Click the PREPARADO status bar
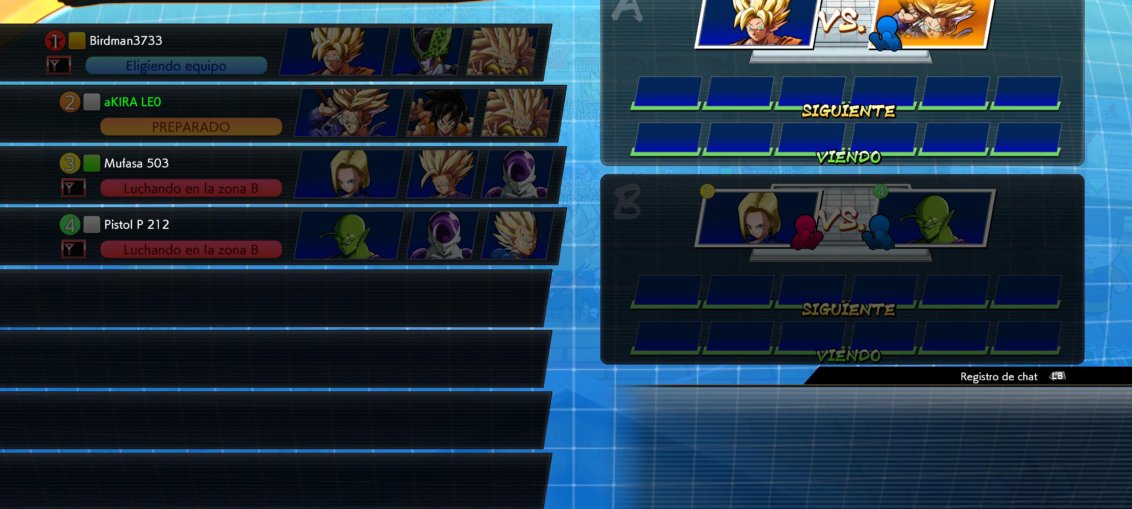This screenshot has height=509, width=1132. [x=191, y=127]
